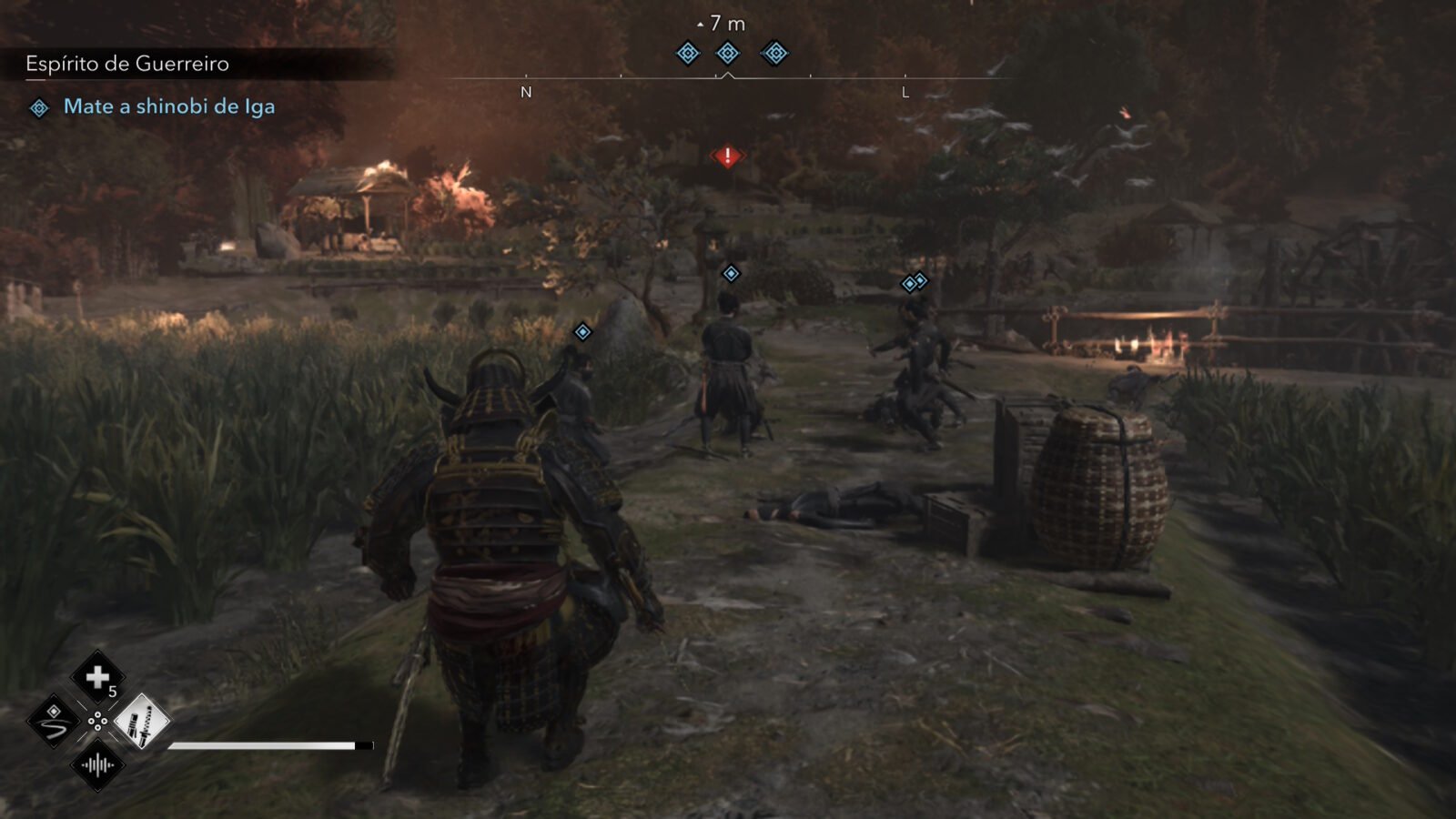Select the L direction on the compass

(905, 92)
